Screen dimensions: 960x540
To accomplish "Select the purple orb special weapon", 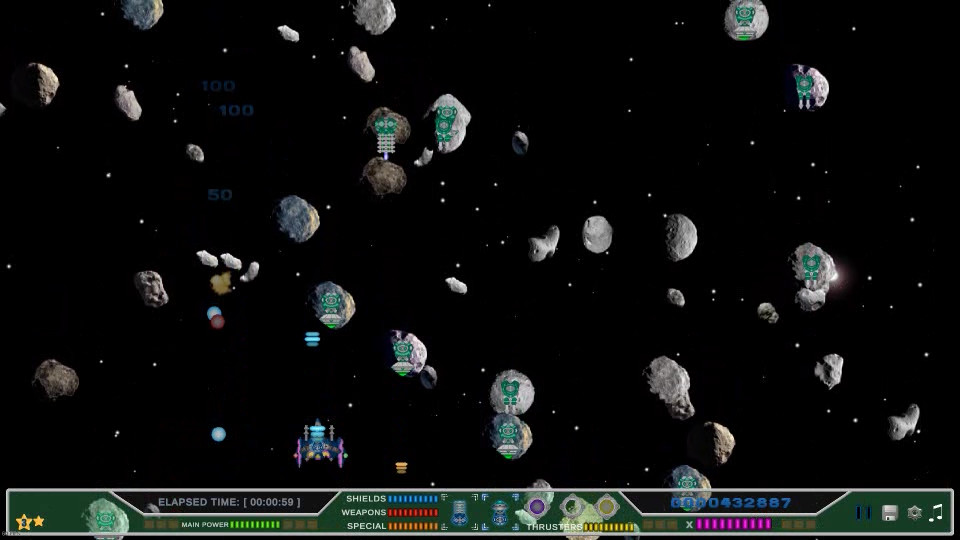I will click(538, 507).
